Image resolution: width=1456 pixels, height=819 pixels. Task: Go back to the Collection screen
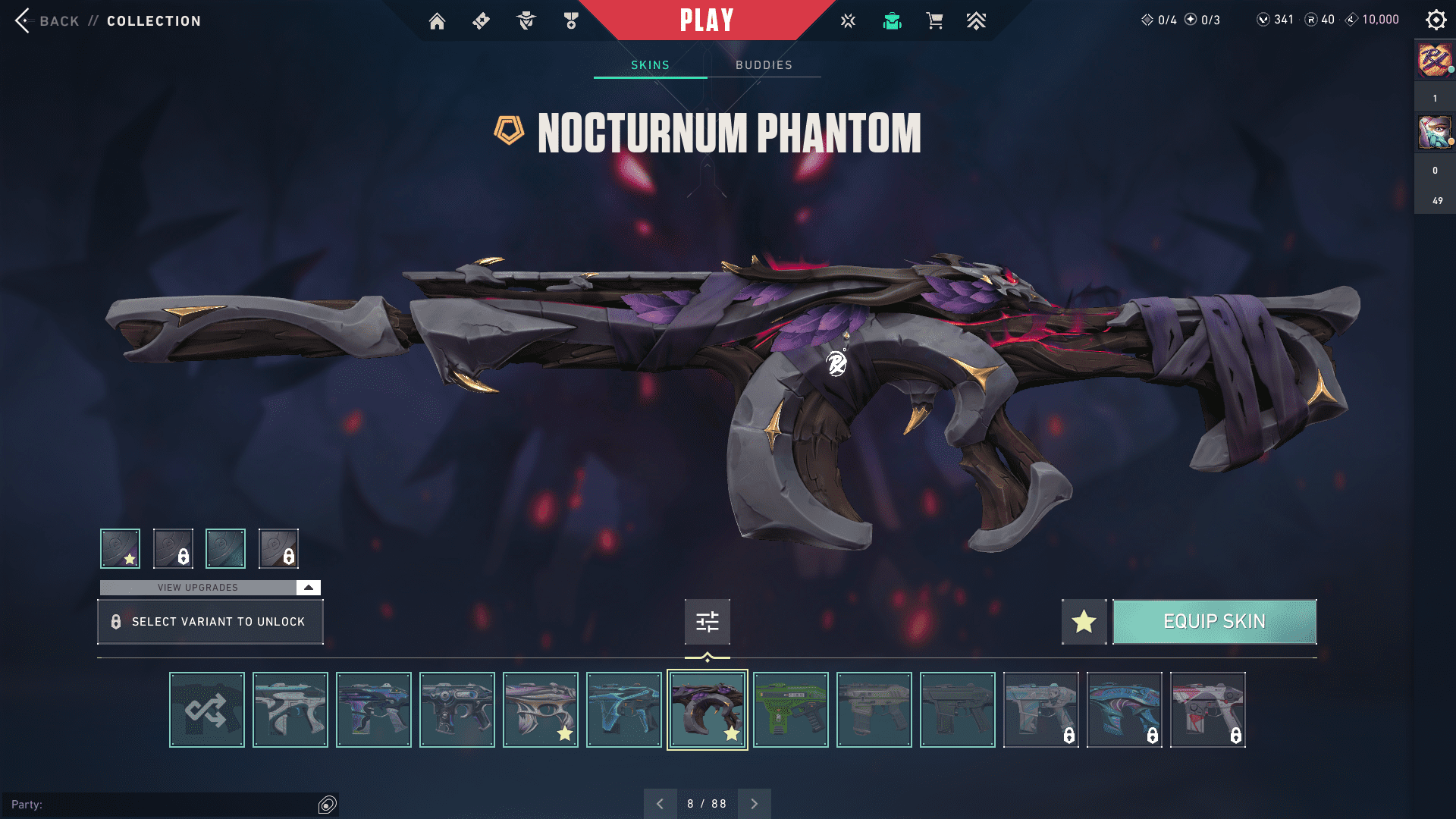point(58,20)
